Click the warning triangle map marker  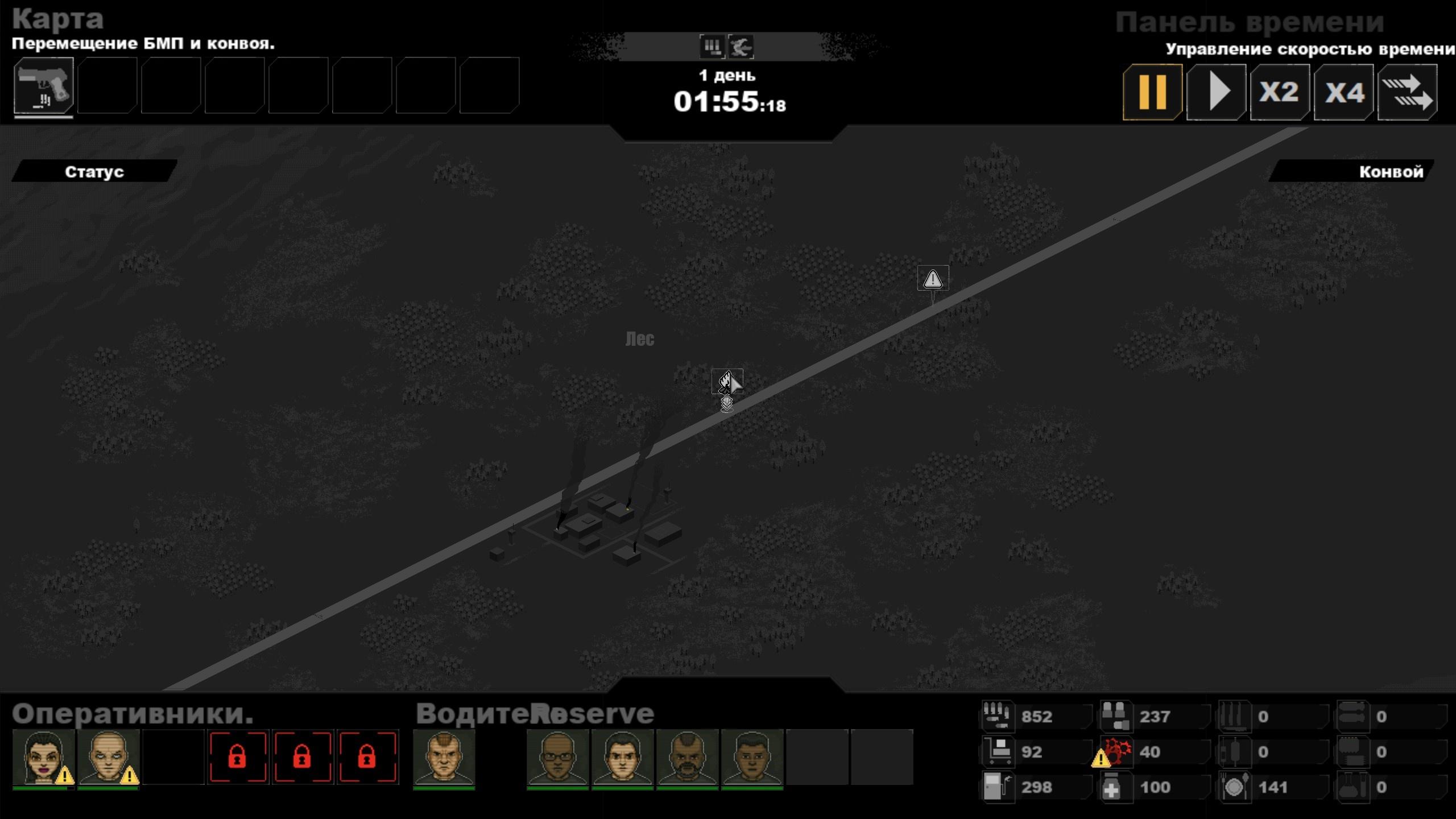[x=933, y=279]
